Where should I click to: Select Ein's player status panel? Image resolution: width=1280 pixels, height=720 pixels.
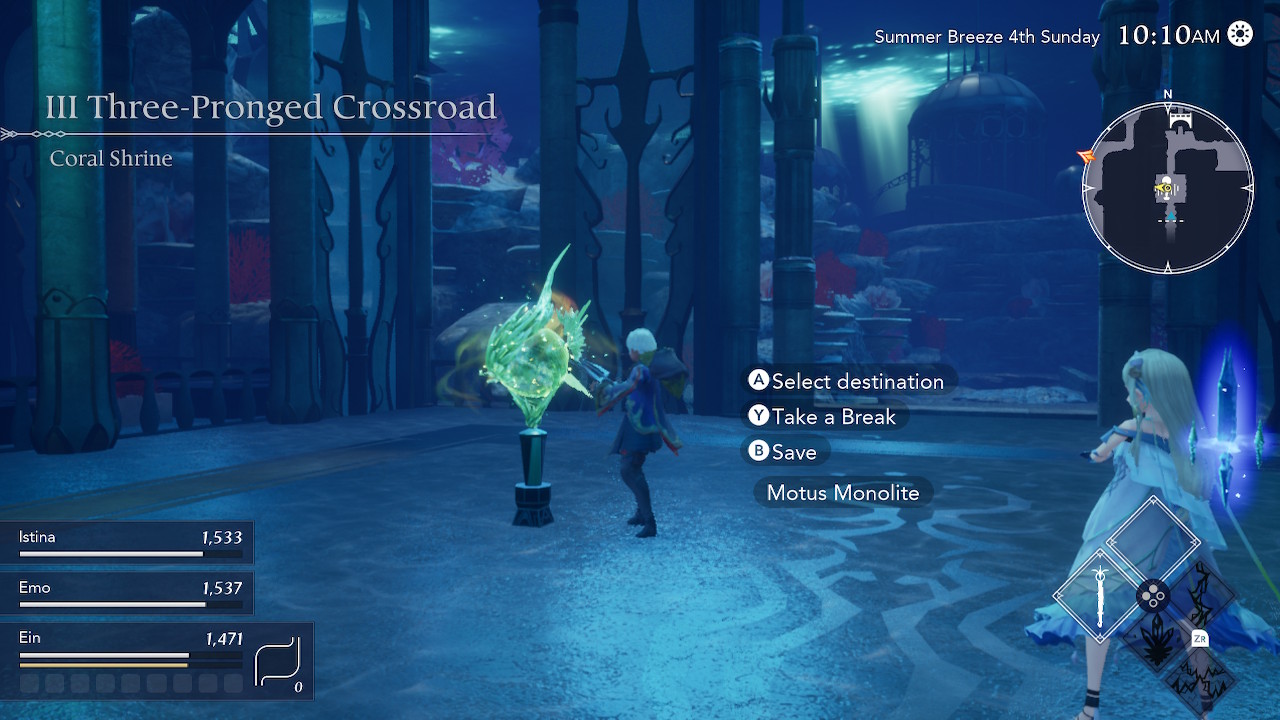click(x=156, y=660)
